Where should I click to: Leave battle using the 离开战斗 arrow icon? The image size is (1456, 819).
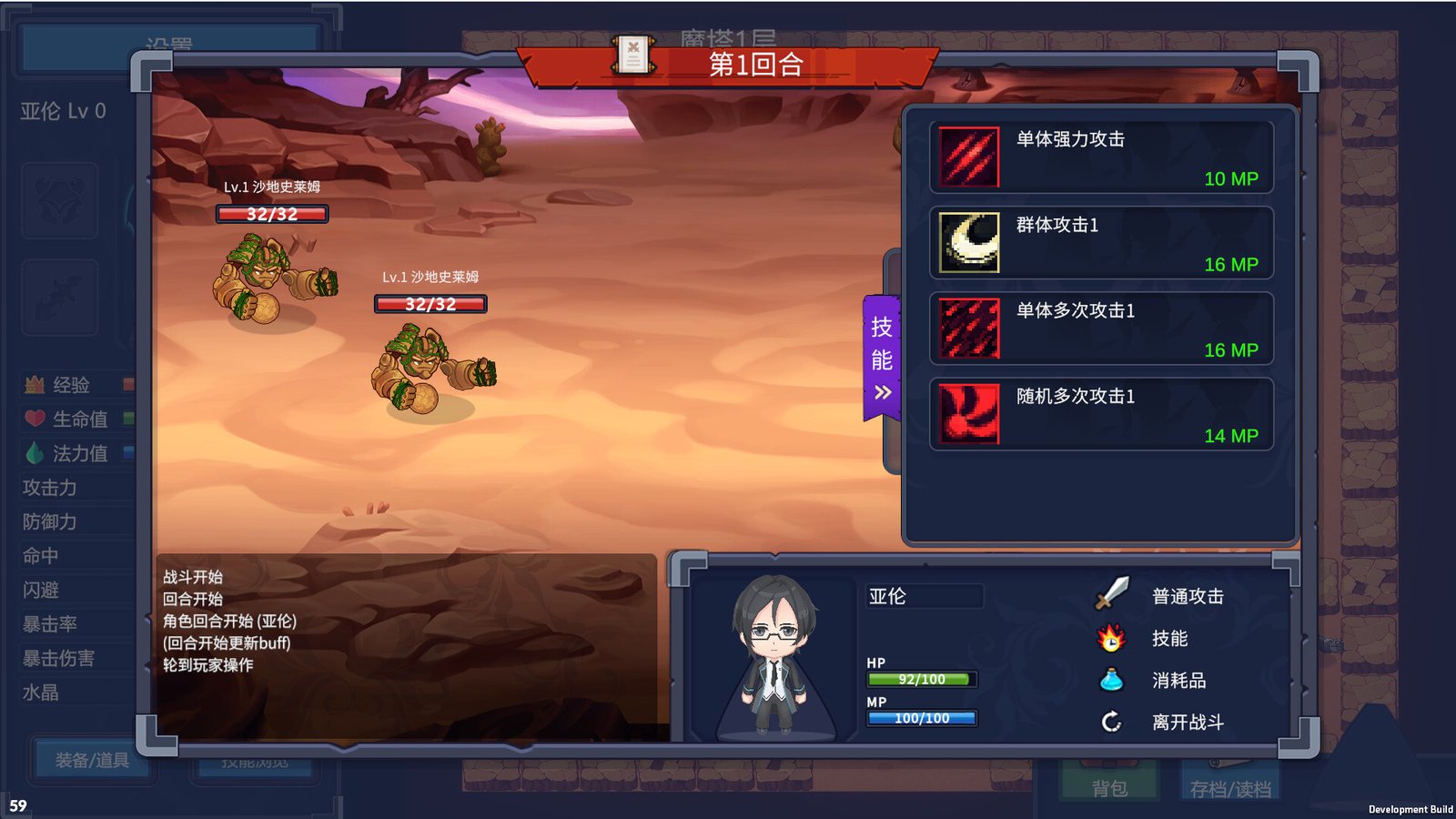[x=1109, y=722]
